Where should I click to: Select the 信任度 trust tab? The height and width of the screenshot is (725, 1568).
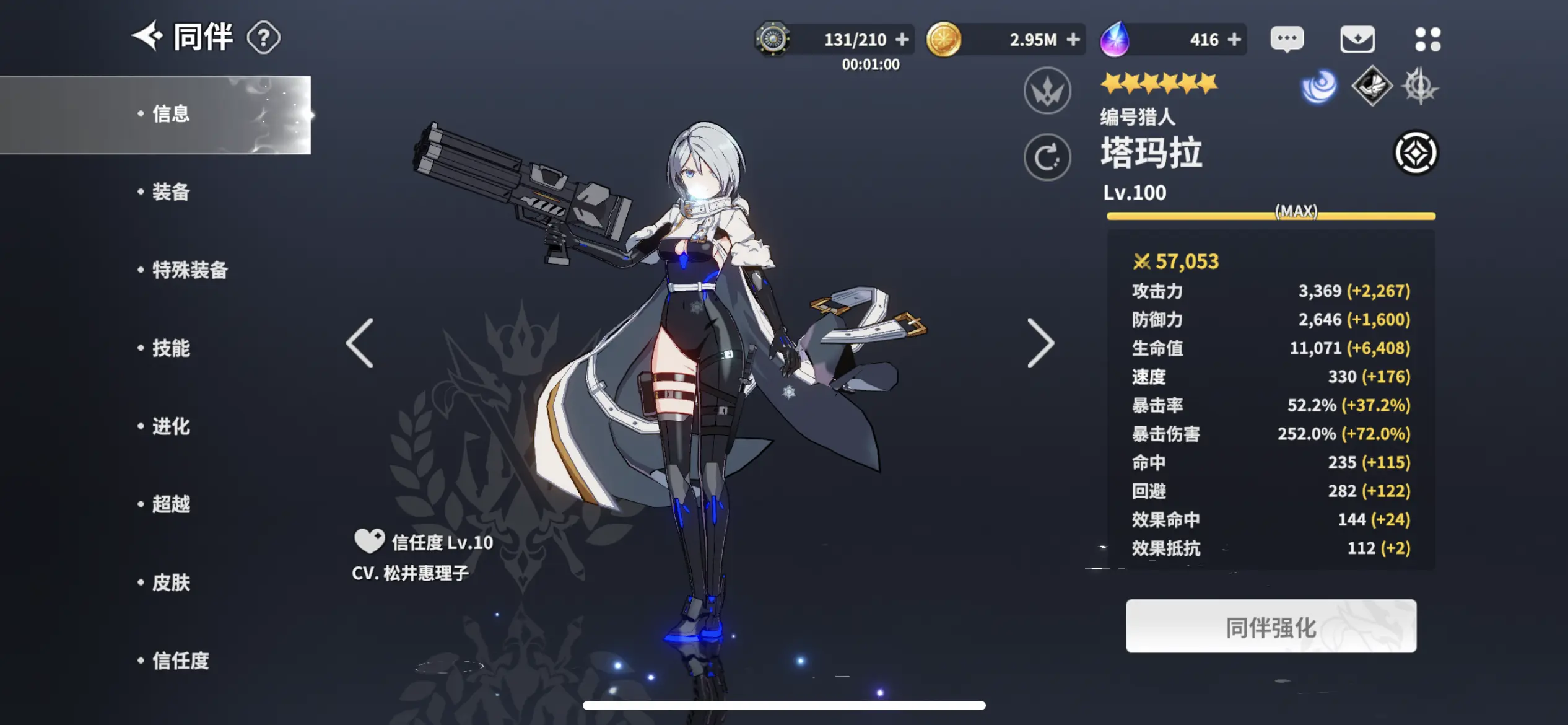point(180,661)
